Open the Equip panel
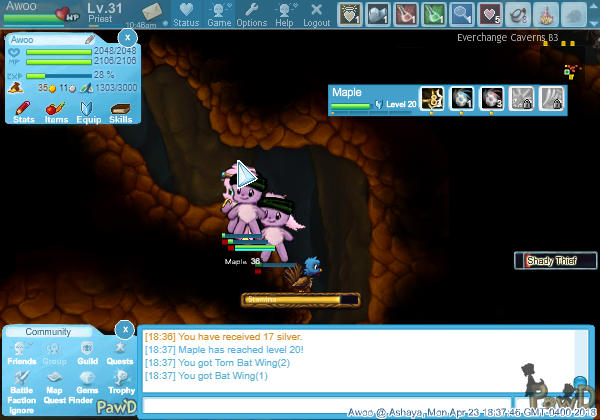Viewport: 600px width, 420px height. [87, 110]
